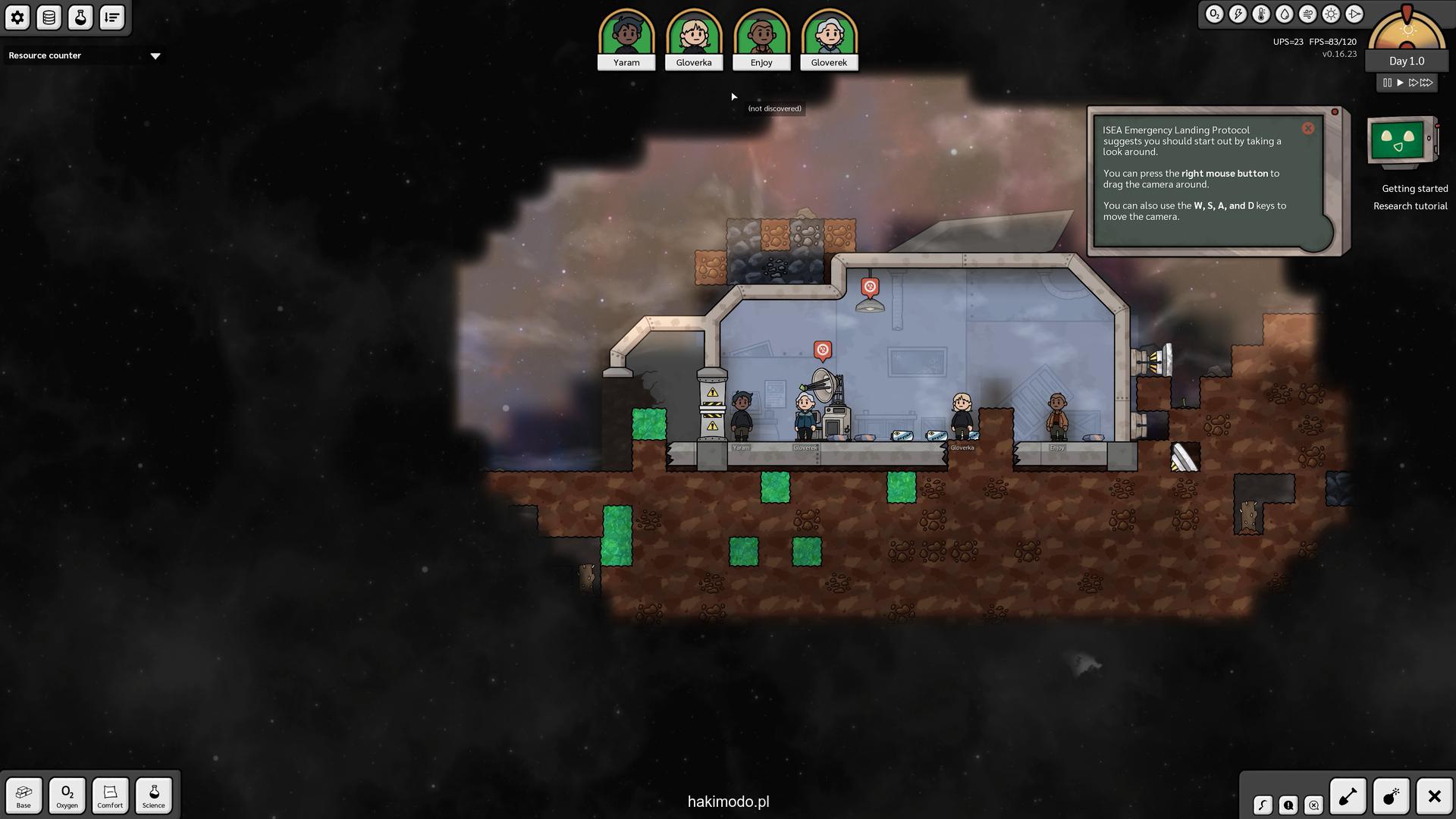The width and height of the screenshot is (1456, 819).
Task: Close the ISEA landing protocol message
Action: 1308,129
